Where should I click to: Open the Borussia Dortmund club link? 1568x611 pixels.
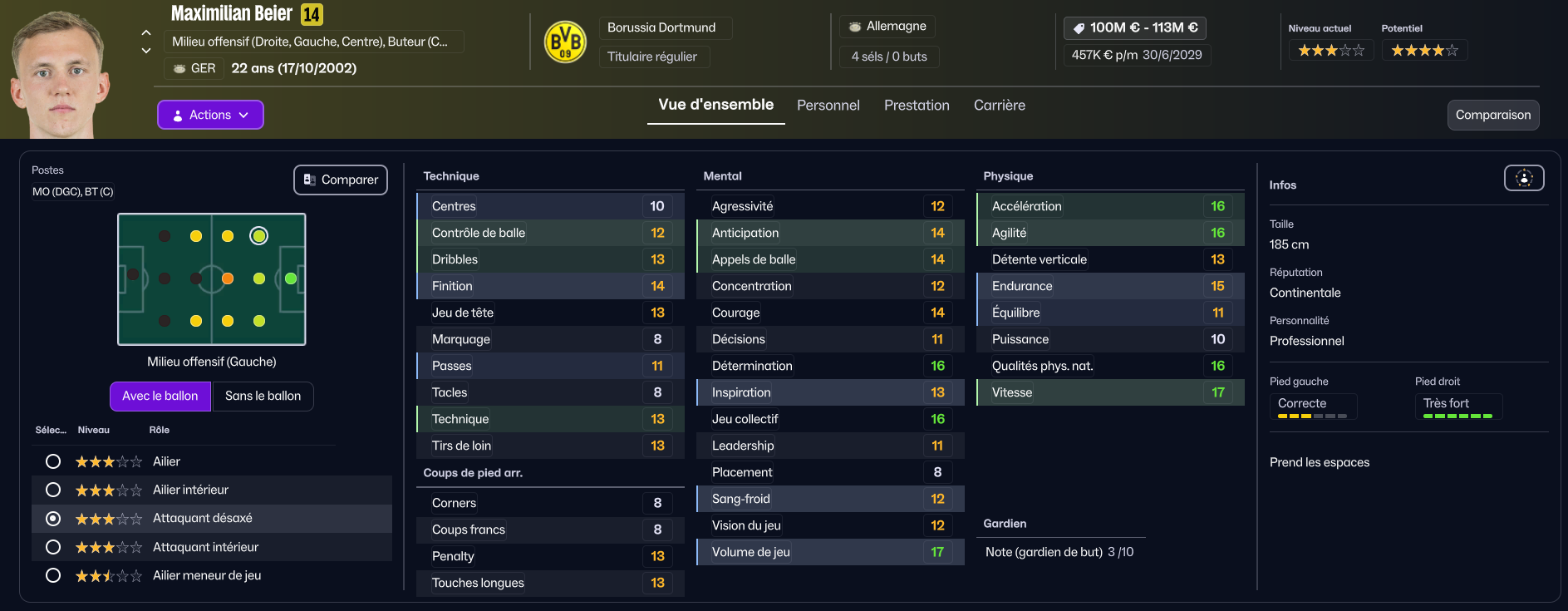[x=661, y=27]
